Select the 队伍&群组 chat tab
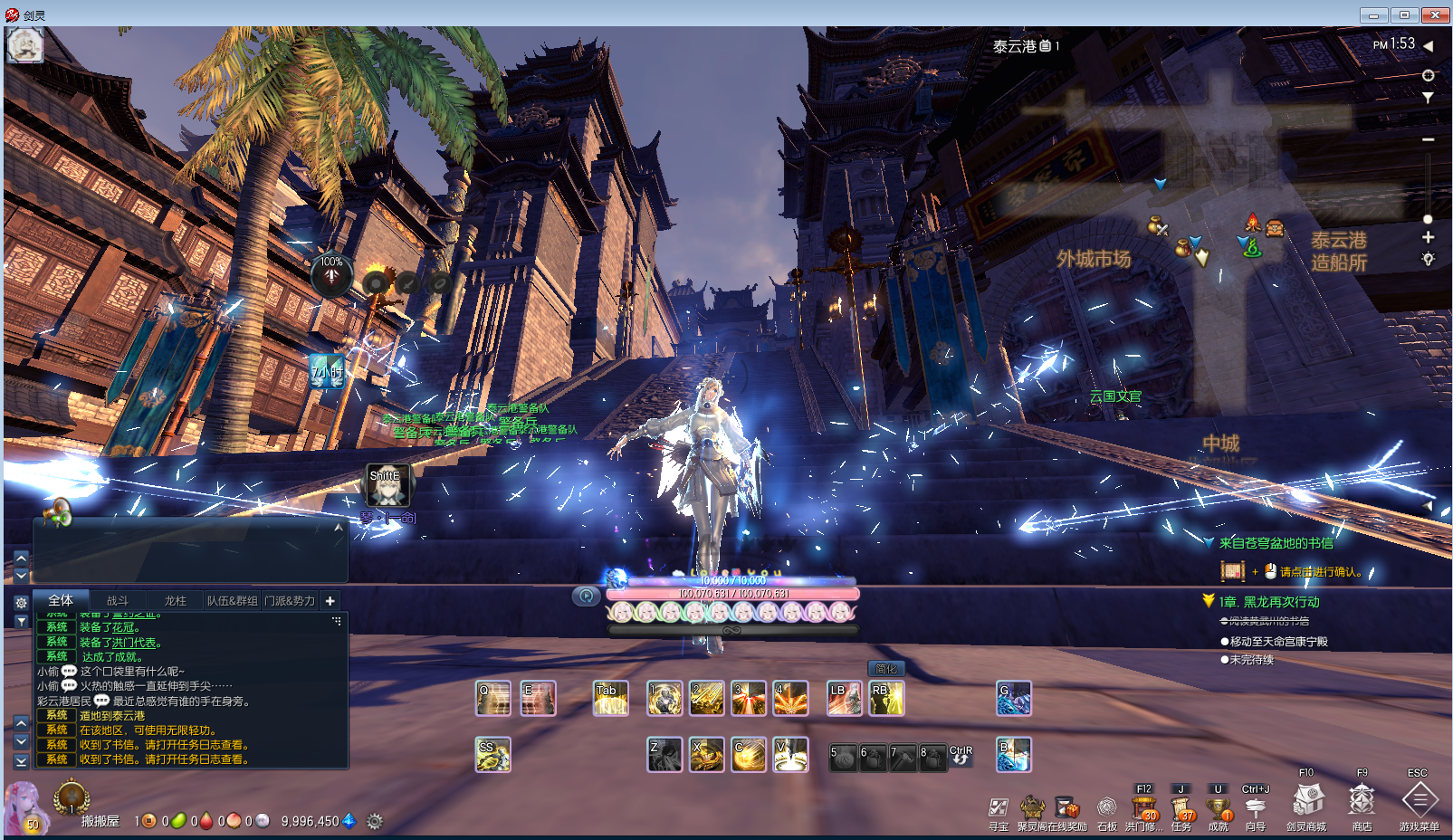This screenshot has height=840, width=1453. point(232,601)
